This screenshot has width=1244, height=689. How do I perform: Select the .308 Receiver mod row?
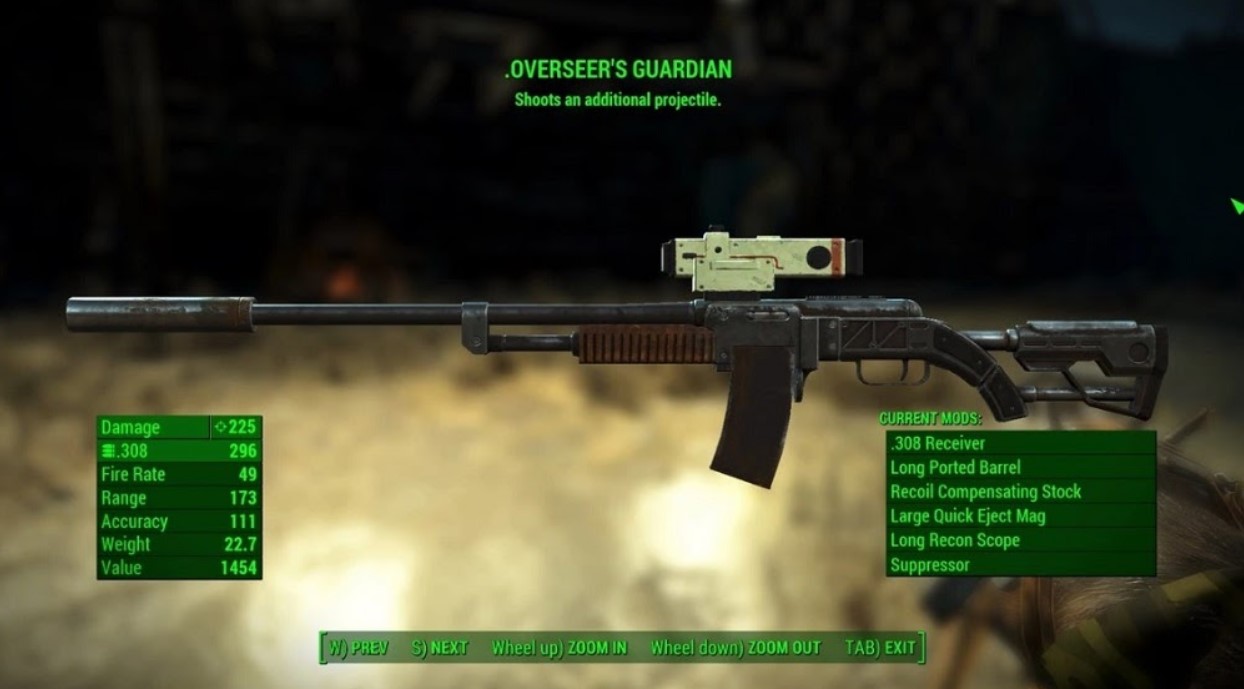pos(1019,443)
